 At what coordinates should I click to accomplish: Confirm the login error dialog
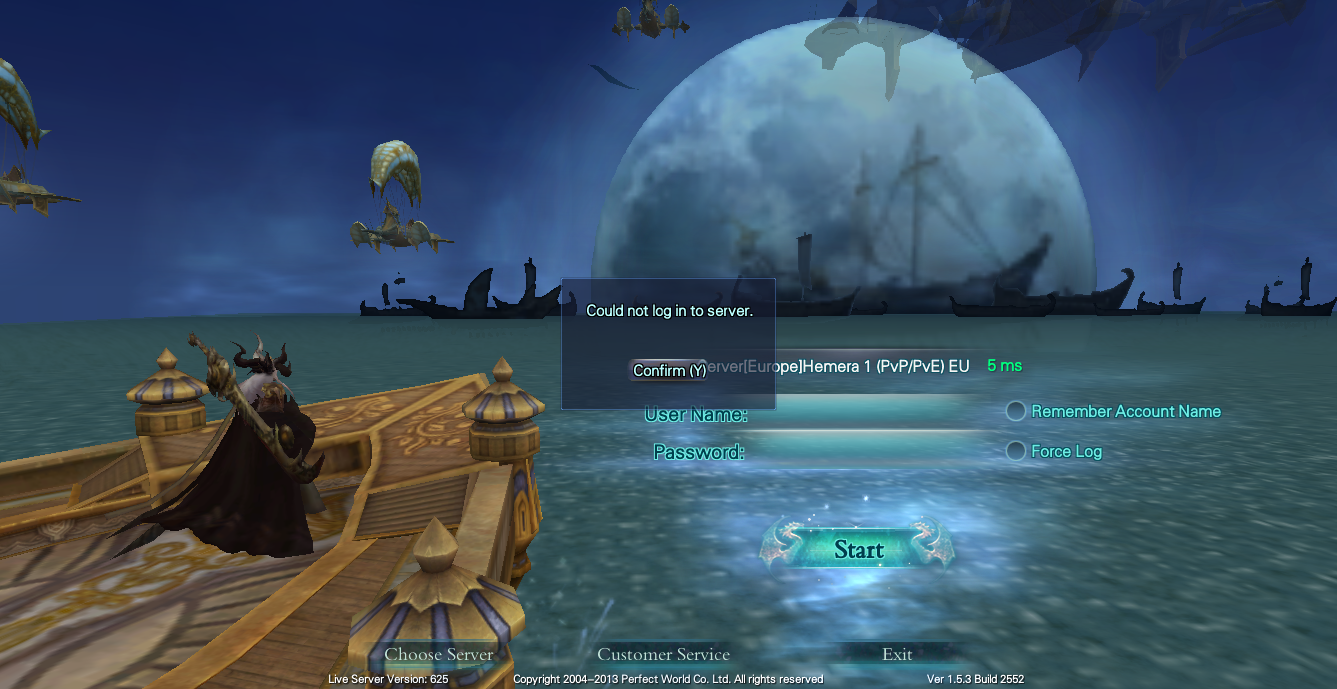669,371
